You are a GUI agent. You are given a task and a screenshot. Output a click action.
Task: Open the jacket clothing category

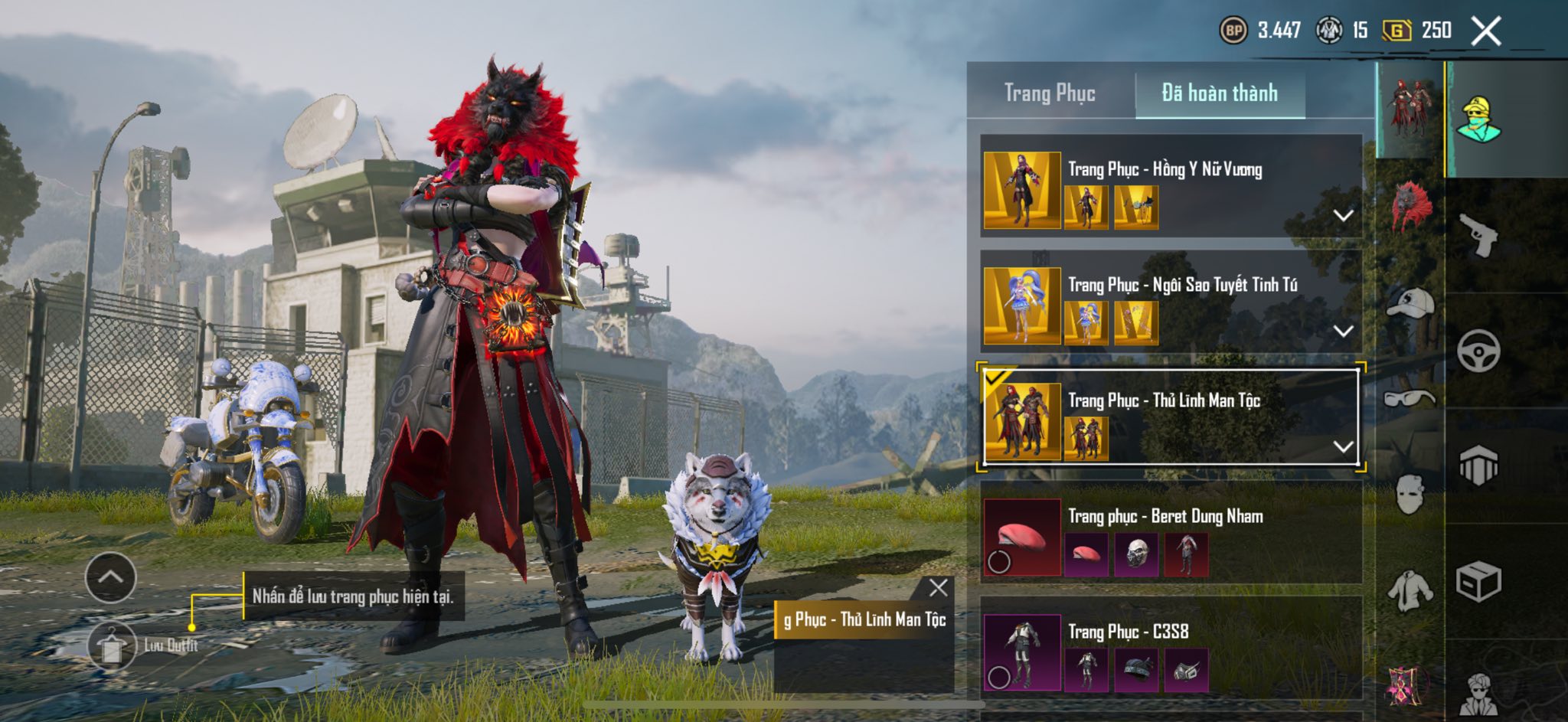(x=1410, y=590)
